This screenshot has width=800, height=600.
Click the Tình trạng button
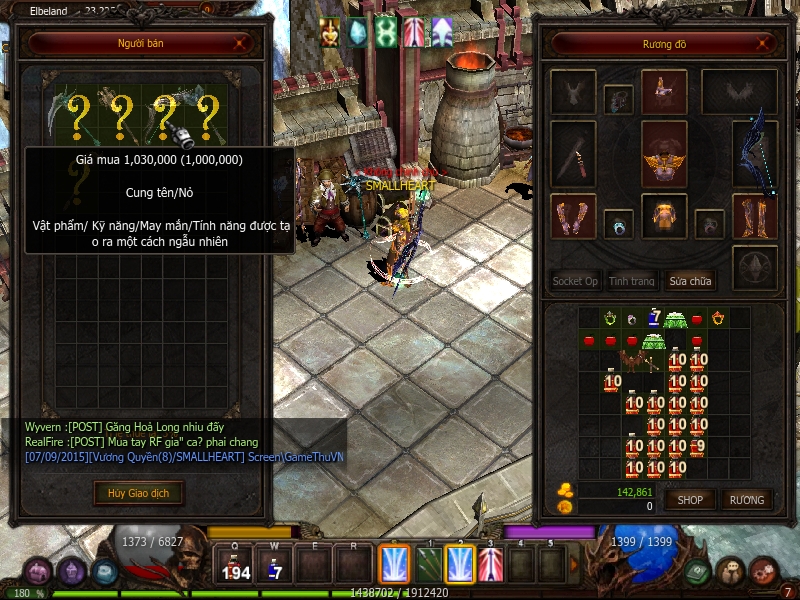tap(632, 281)
